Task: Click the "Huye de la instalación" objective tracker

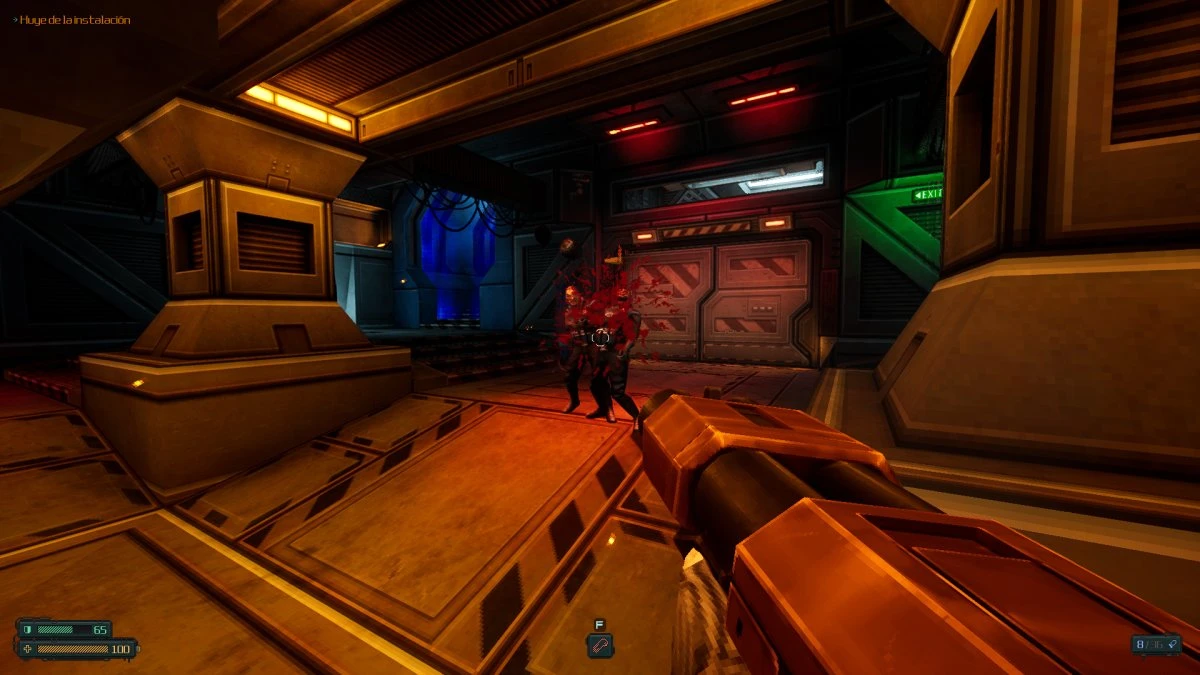Action: click(x=73, y=20)
